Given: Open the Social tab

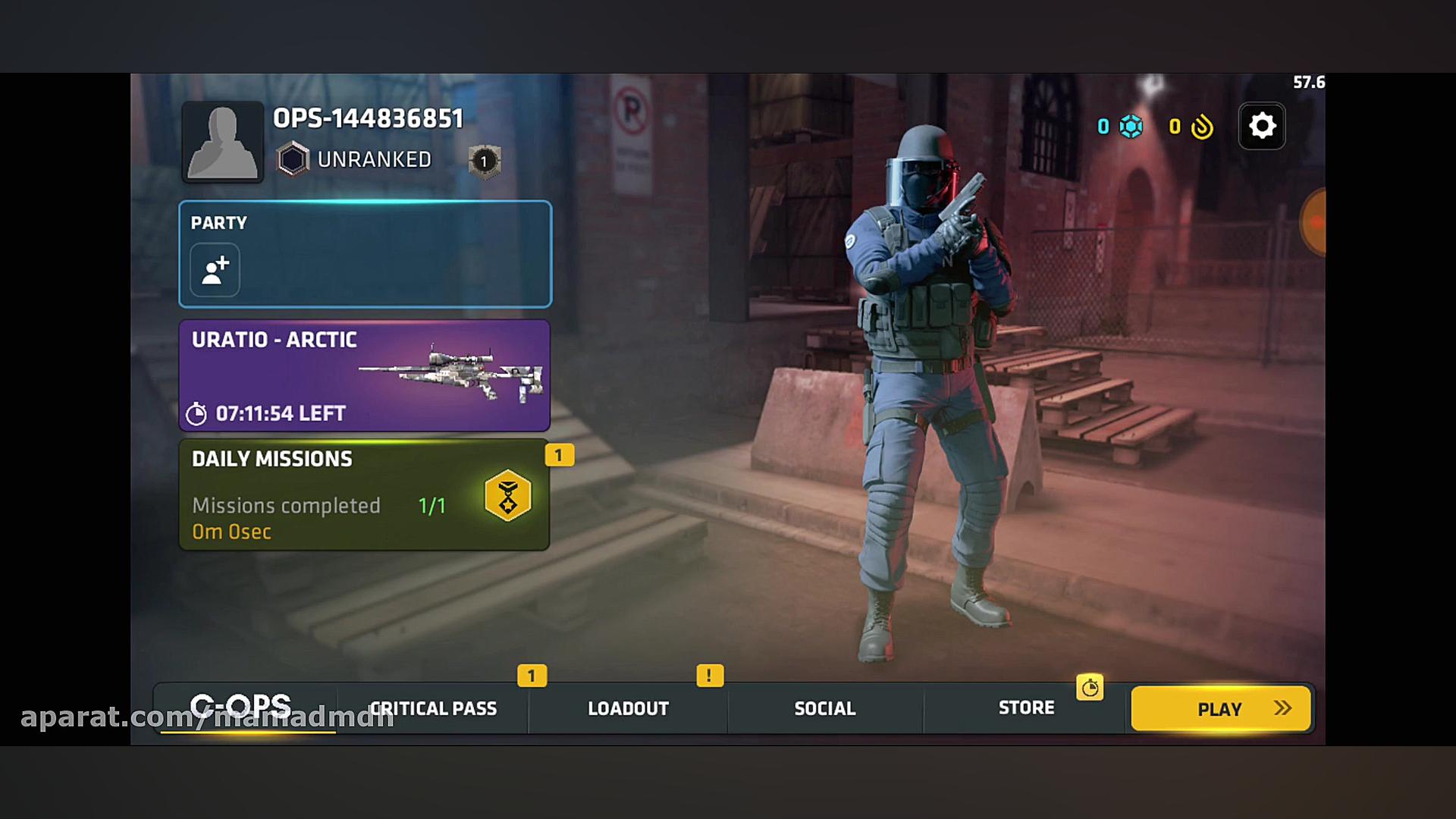Looking at the screenshot, I should pyautogui.click(x=824, y=708).
